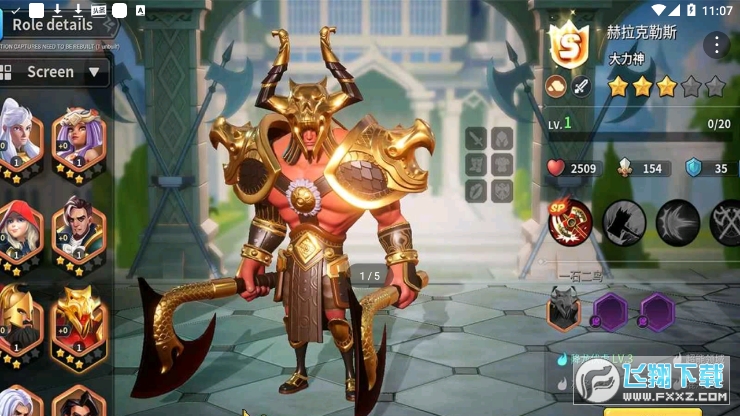
Task: Open the Screen filter dropdown
Action: [x=54, y=72]
